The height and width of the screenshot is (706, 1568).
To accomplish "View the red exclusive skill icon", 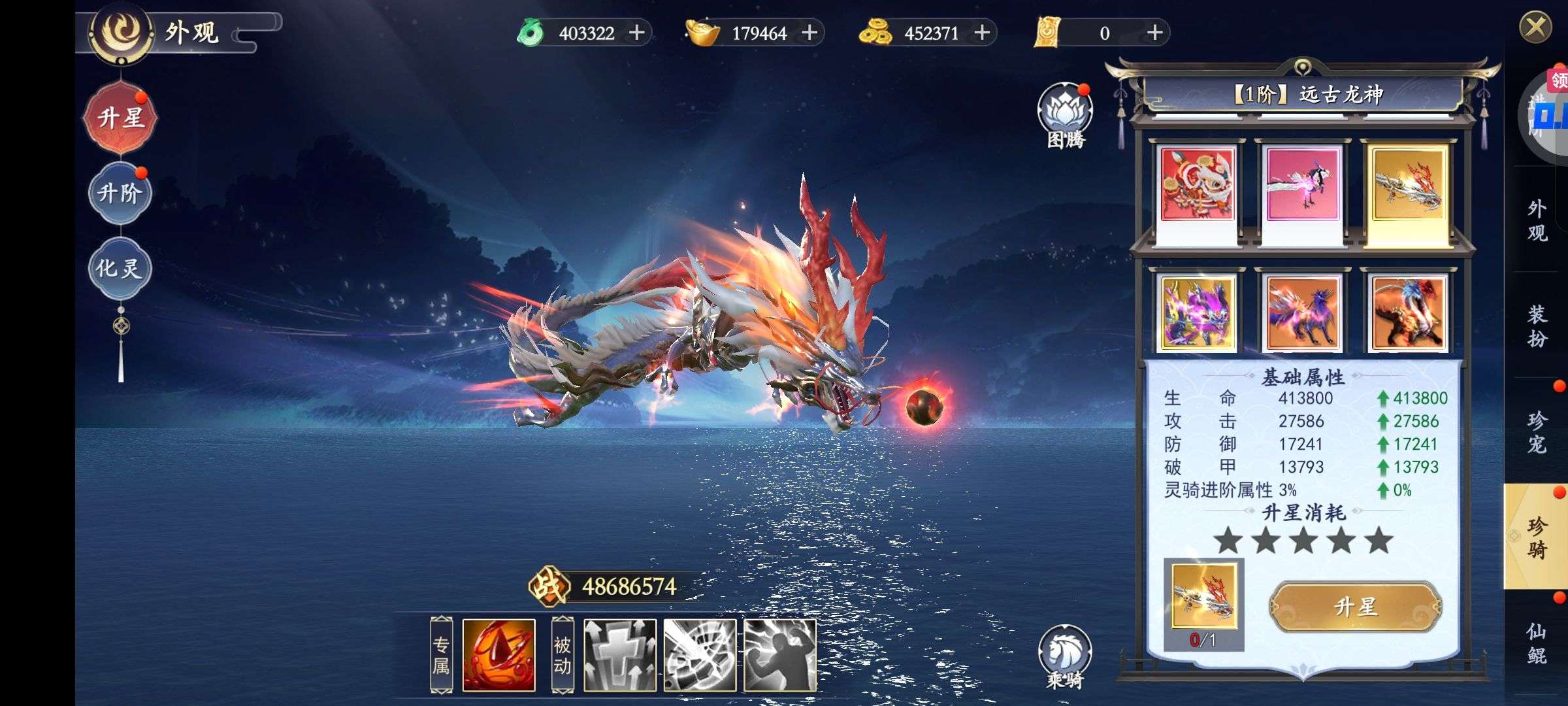I will click(x=498, y=656).
